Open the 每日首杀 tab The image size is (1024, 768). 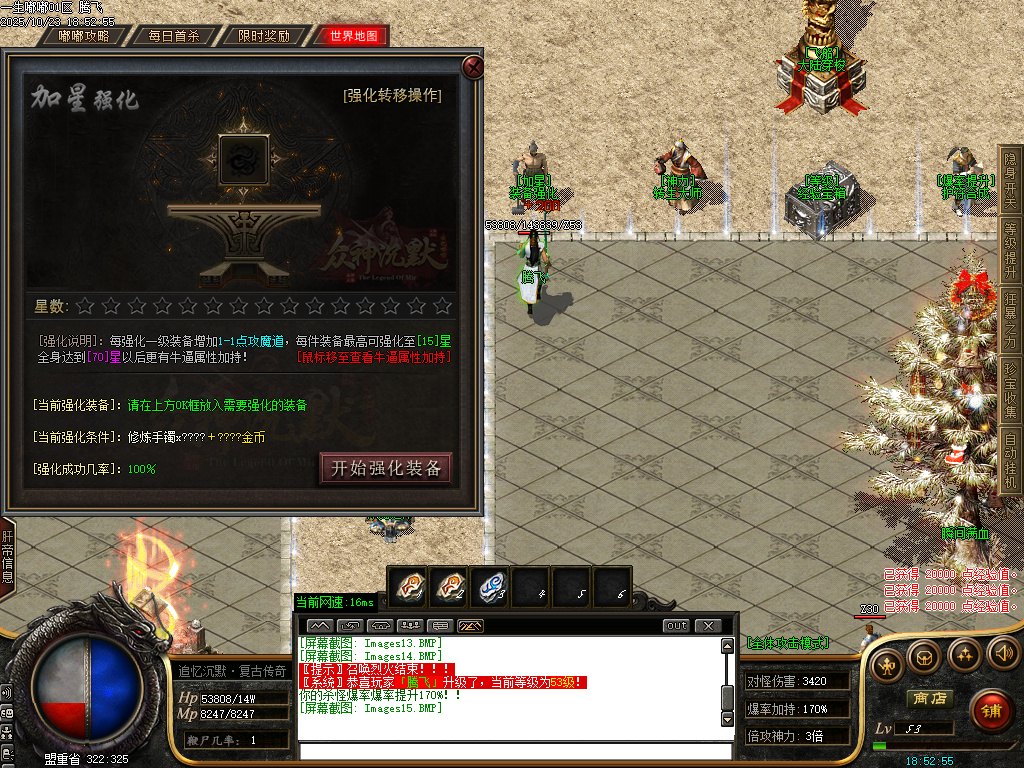tap(173, 36)
